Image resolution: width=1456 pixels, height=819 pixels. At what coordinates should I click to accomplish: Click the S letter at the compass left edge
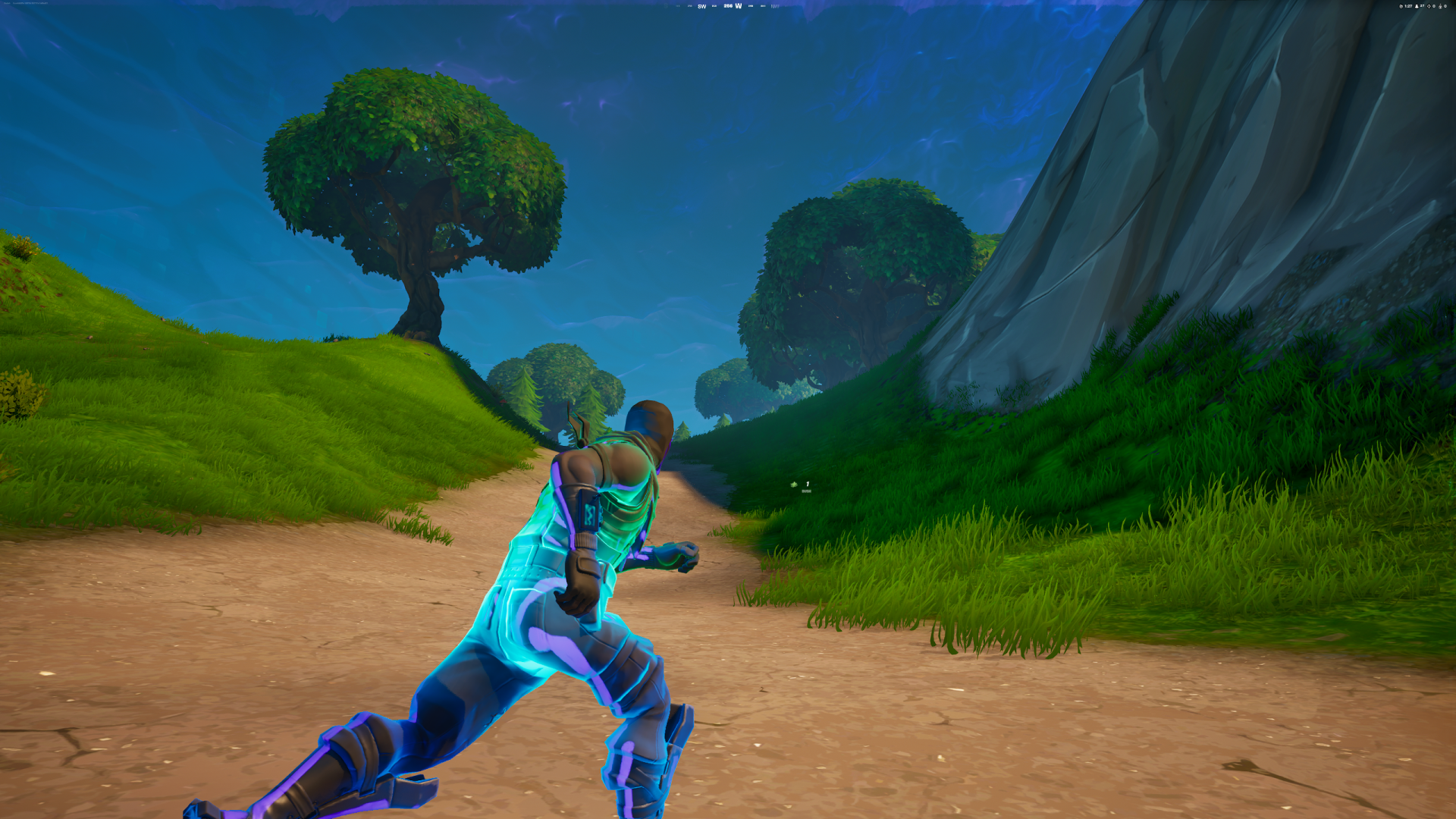(x=666, y=5)
